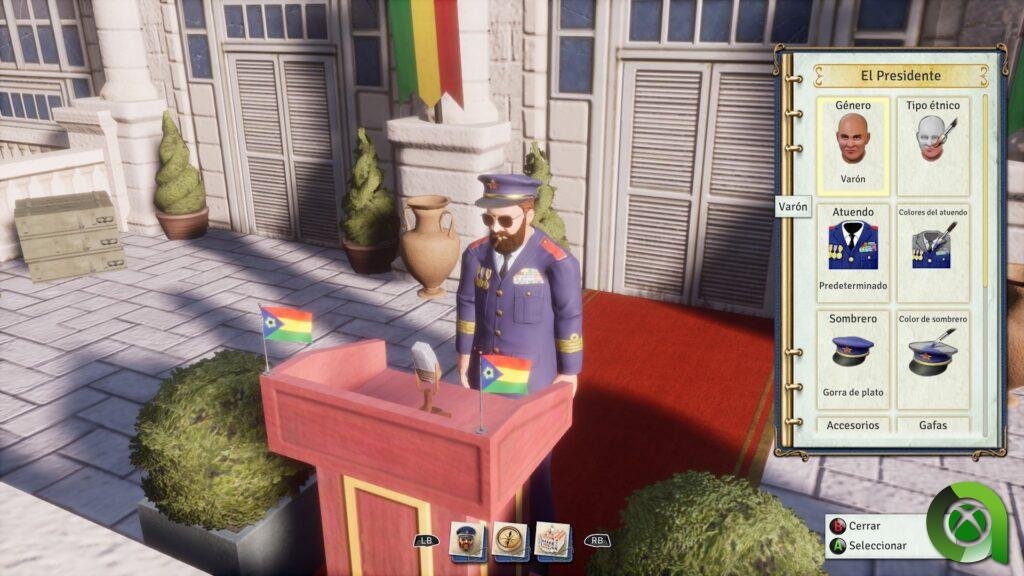
Task: Select the Género option tile
Action: 853,146
